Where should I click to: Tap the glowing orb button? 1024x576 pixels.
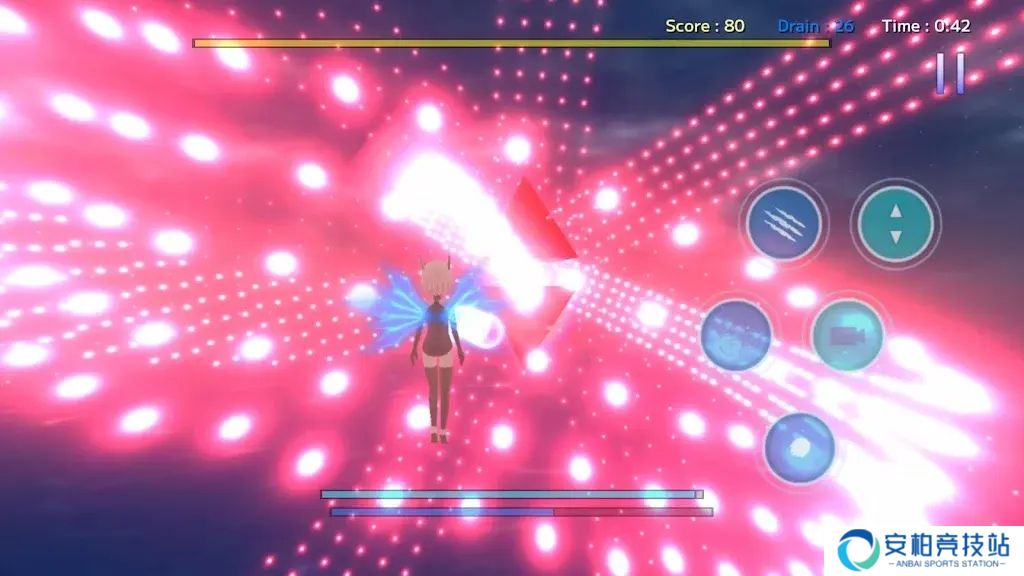pyautogui.click(x=799, y=449)
